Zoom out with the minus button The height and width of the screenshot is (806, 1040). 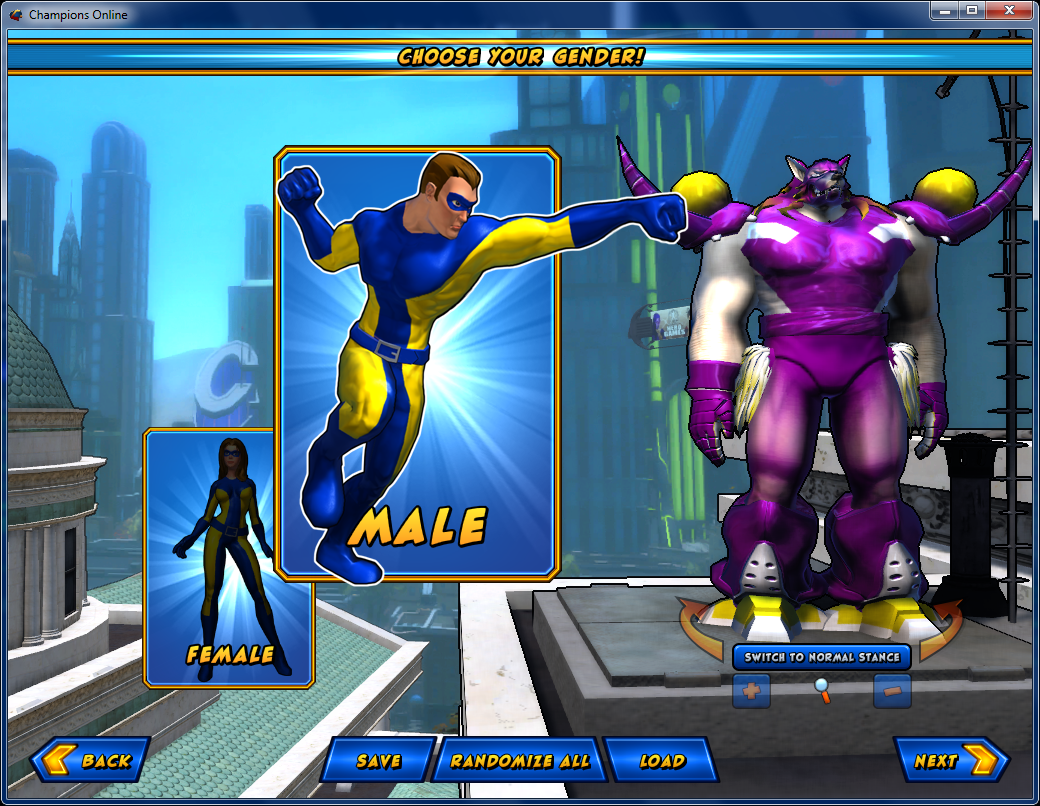click(892, 691)
